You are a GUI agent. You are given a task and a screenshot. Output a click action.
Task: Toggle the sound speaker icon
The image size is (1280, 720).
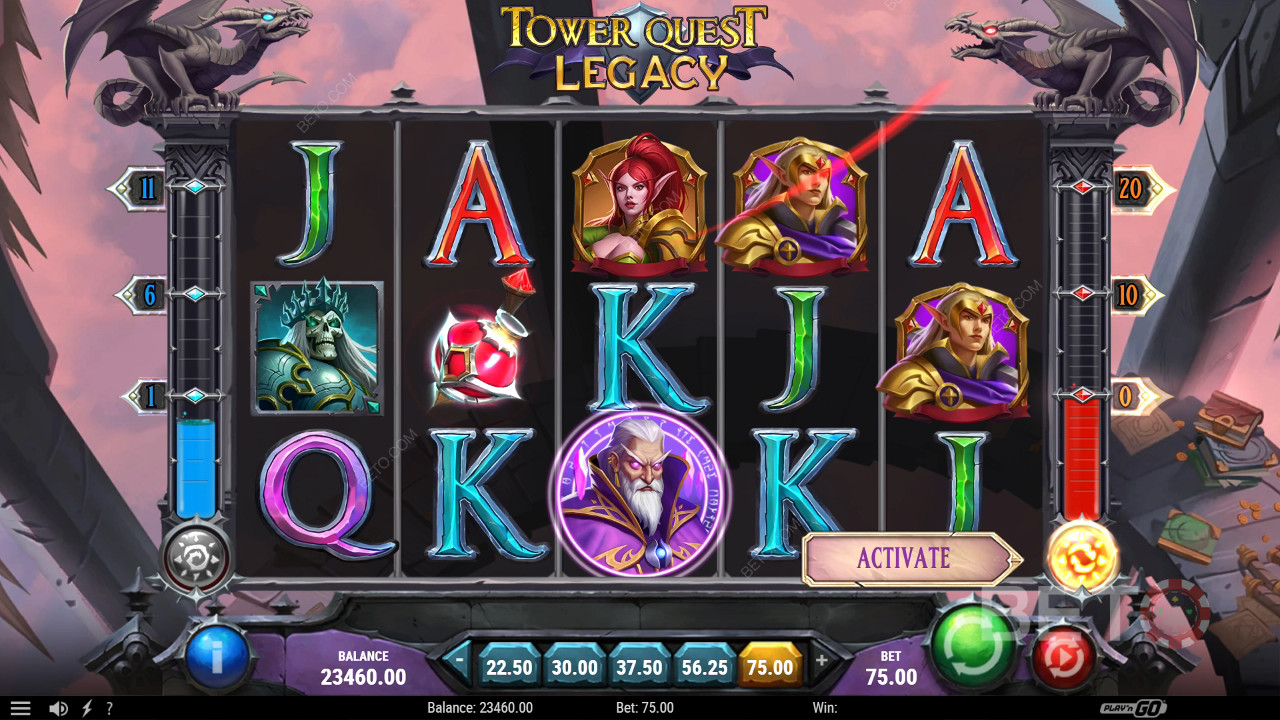[x=58, y=708]
